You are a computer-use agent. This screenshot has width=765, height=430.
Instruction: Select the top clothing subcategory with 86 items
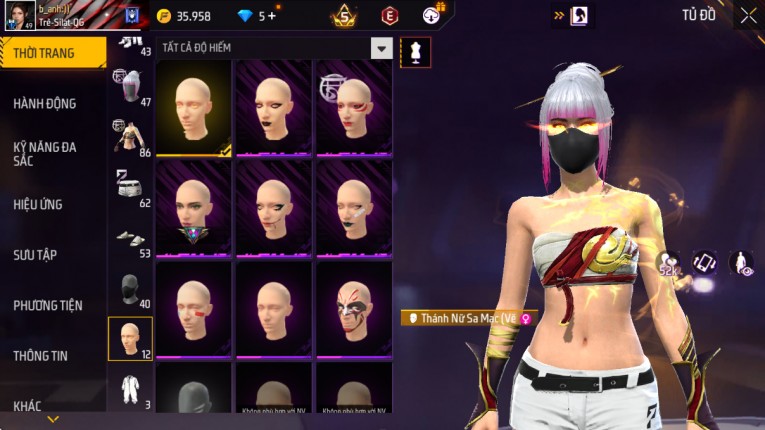point(130,138)
